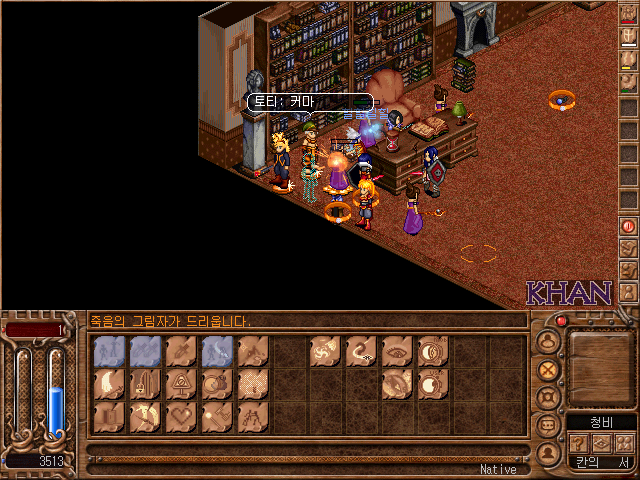Click the crossed swords round button
The image size is (640, 480).
pos(548,367)
